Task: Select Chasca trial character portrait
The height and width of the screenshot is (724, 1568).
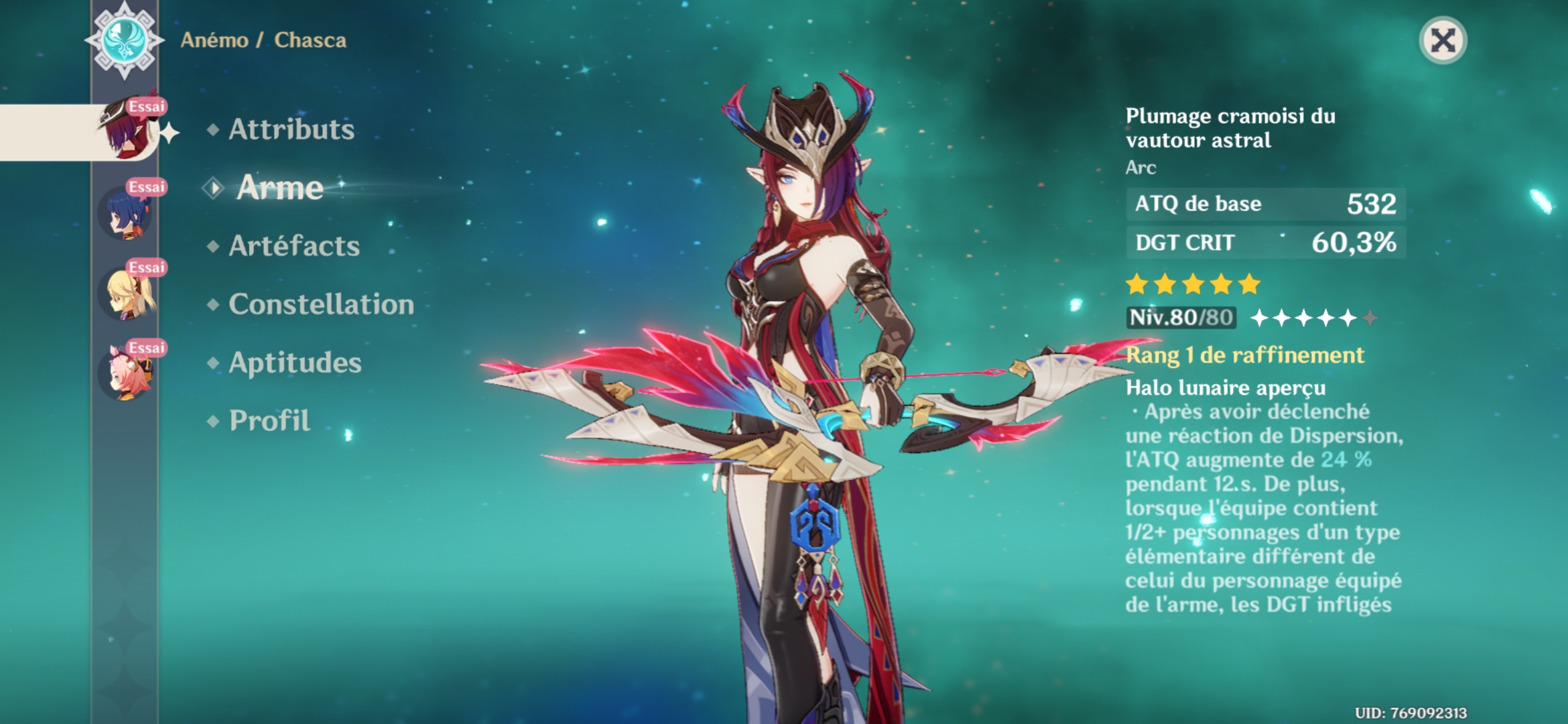Action: 127,131
